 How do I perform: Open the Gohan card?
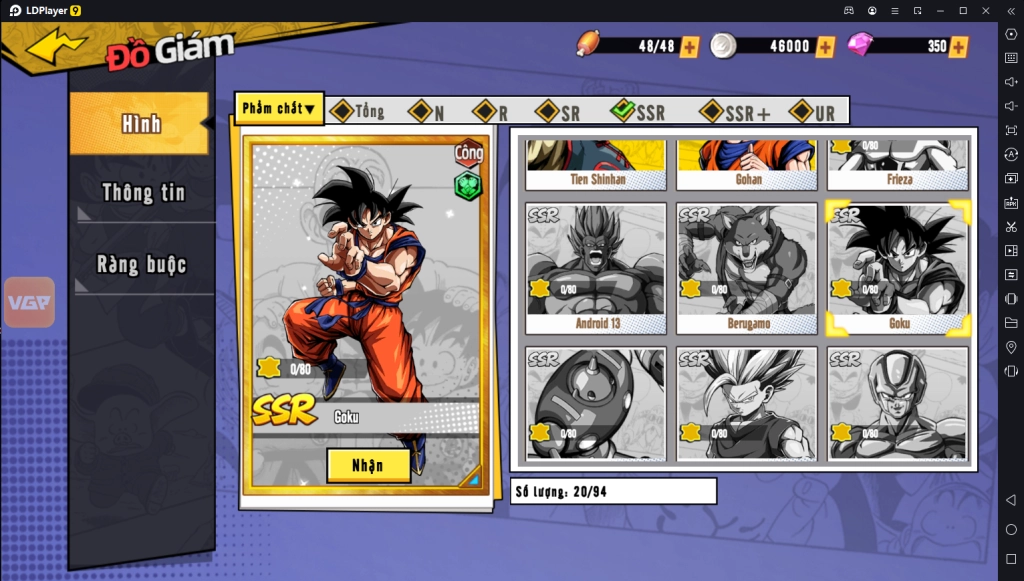(746, 165)
